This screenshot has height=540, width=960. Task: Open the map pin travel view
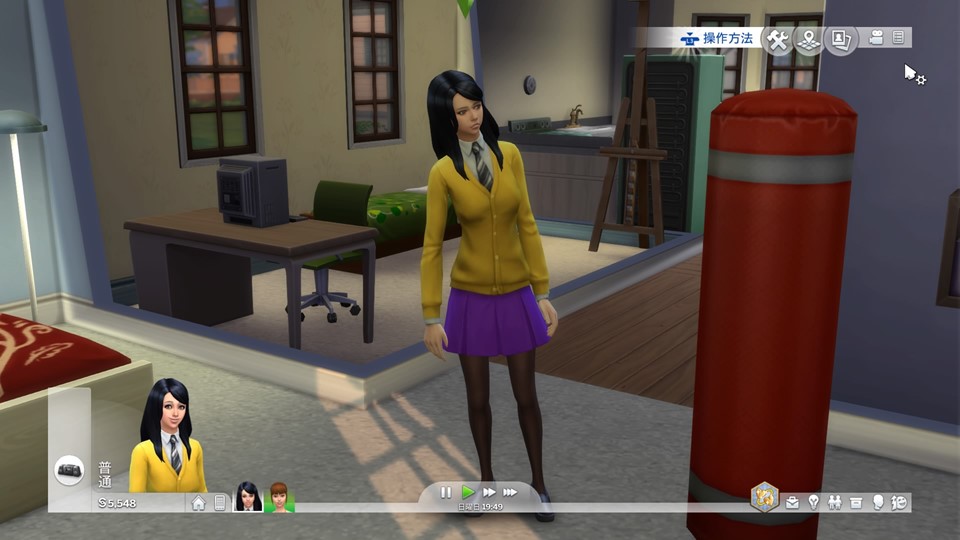coord(808,38)
